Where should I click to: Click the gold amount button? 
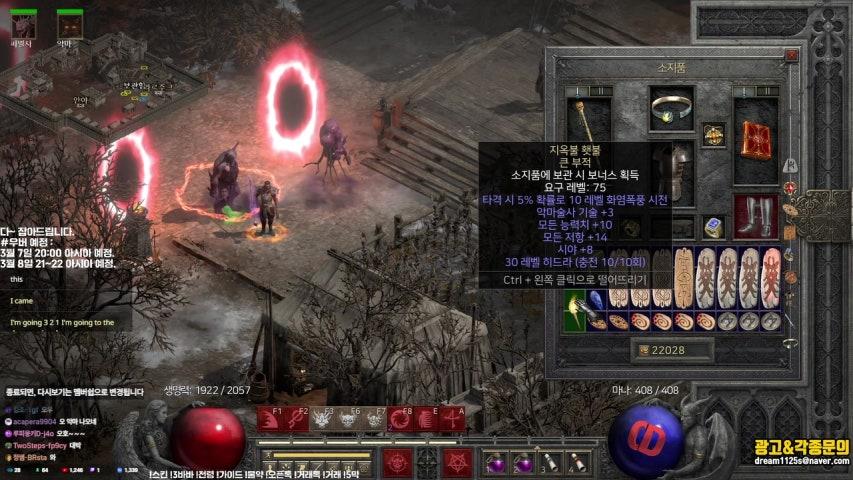click(672, 349)
